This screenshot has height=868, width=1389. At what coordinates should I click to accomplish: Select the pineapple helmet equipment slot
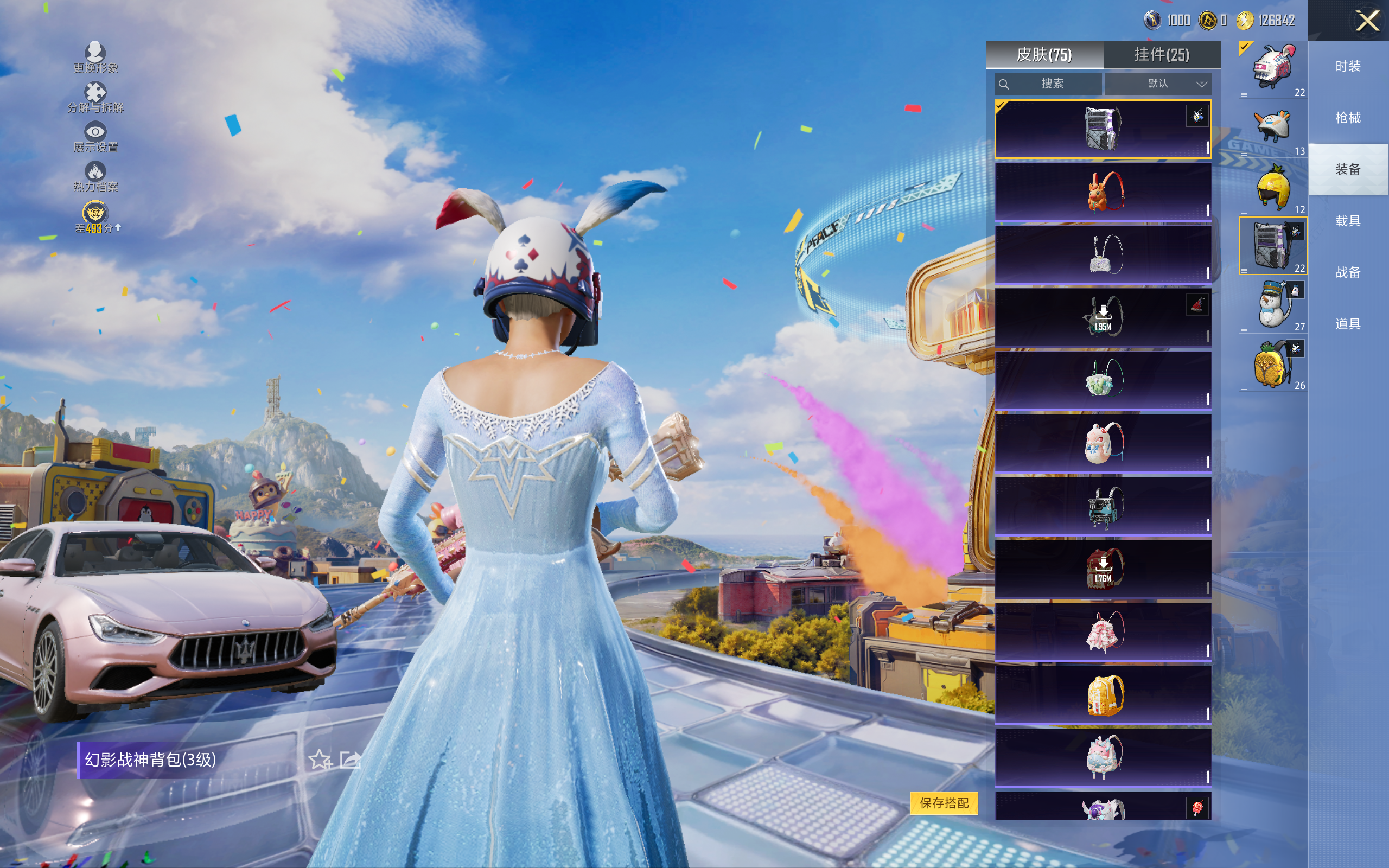pos(1272,188)
